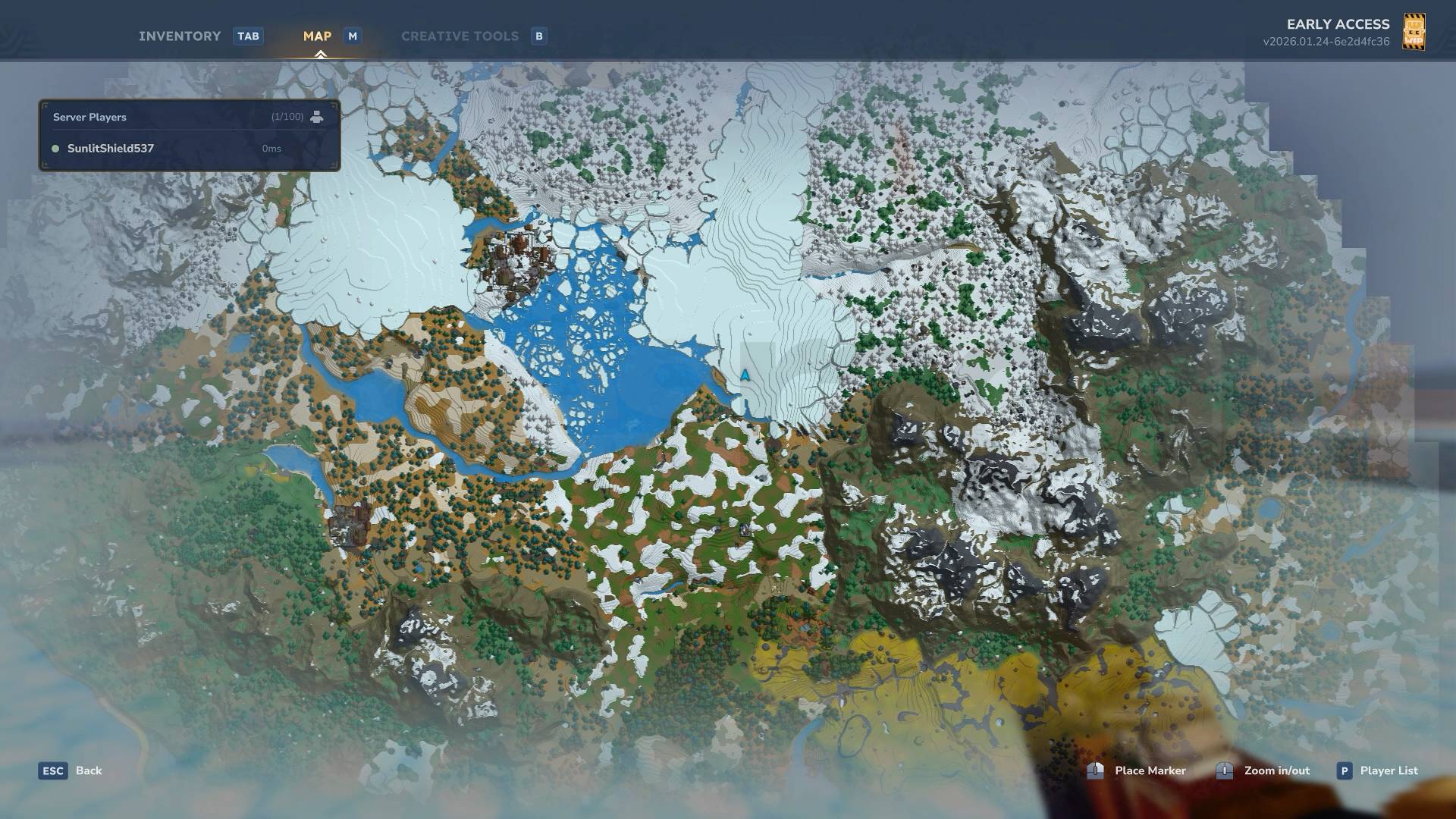Select the SunlitShield537 player entry

[109, 149]
